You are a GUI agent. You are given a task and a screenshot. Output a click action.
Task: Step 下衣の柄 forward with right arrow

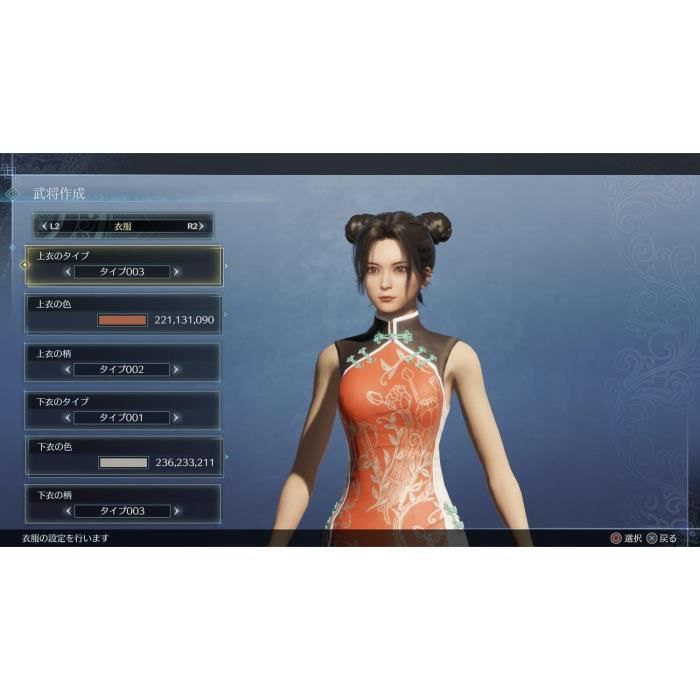click(177, 510)
